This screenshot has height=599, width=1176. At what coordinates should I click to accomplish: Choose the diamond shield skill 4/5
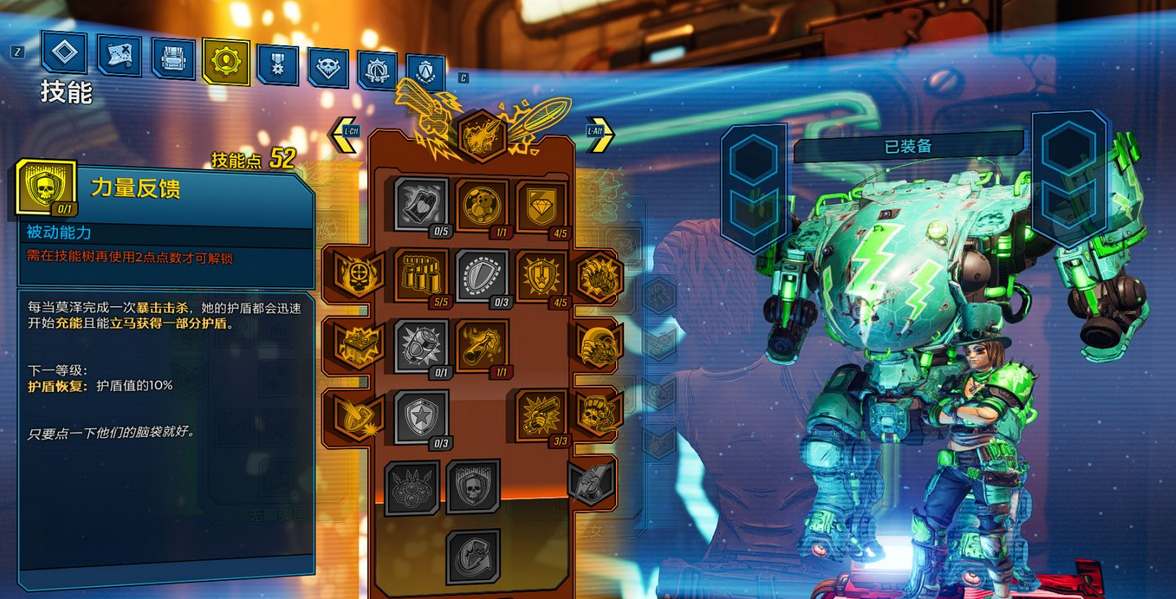(542, 203)
